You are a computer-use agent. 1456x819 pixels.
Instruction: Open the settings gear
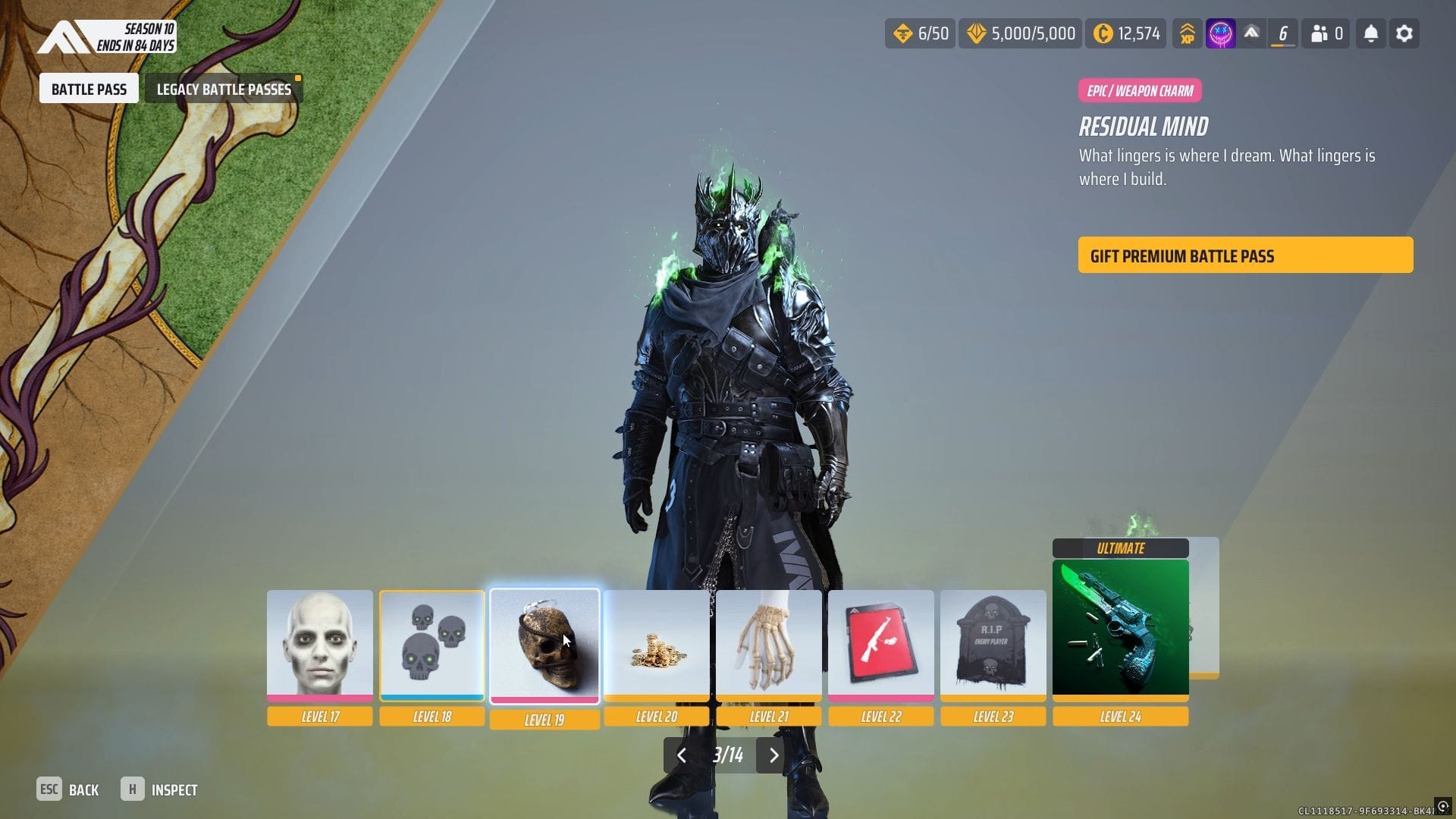click(x=1404, y=33)
